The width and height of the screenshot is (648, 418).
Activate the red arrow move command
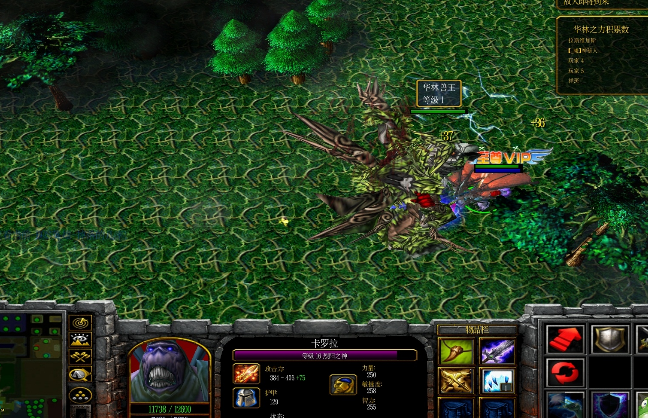[565, 341]
